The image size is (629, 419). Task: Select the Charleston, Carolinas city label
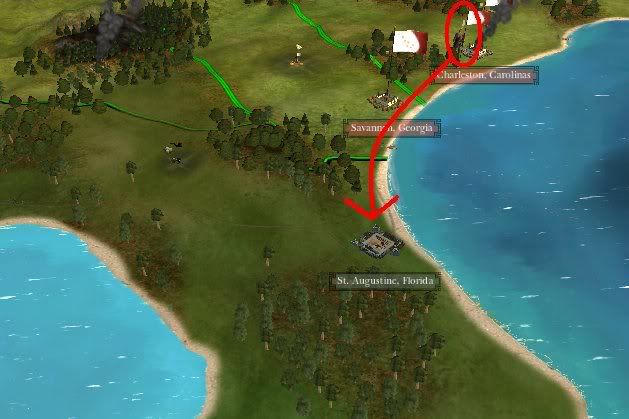click(x=486, y=76)
